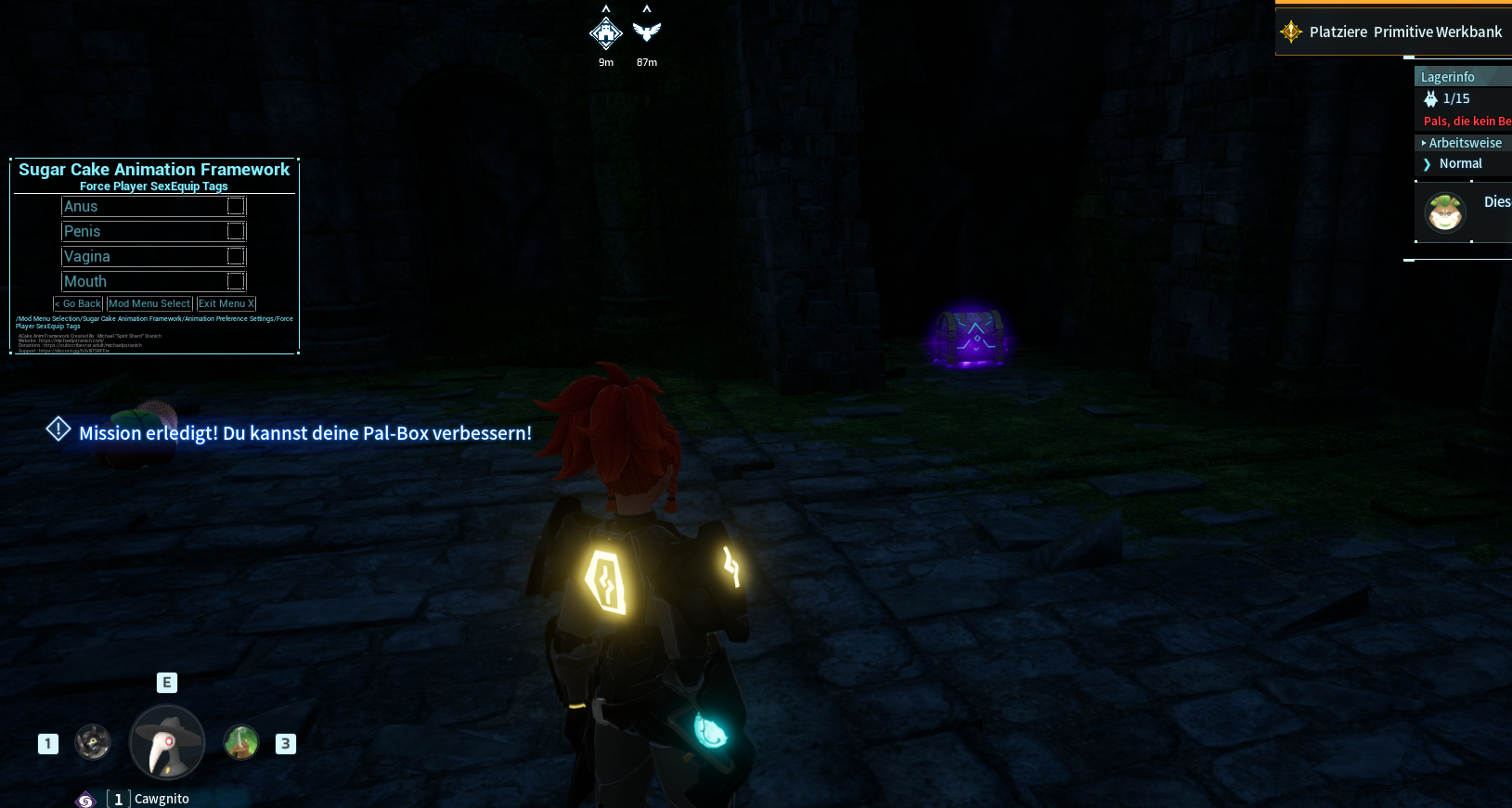Select the green pal in hotbar slot 3
The width and height of the screenshot is (1512, 808).
pyautogui.click(x=241, y=742)
